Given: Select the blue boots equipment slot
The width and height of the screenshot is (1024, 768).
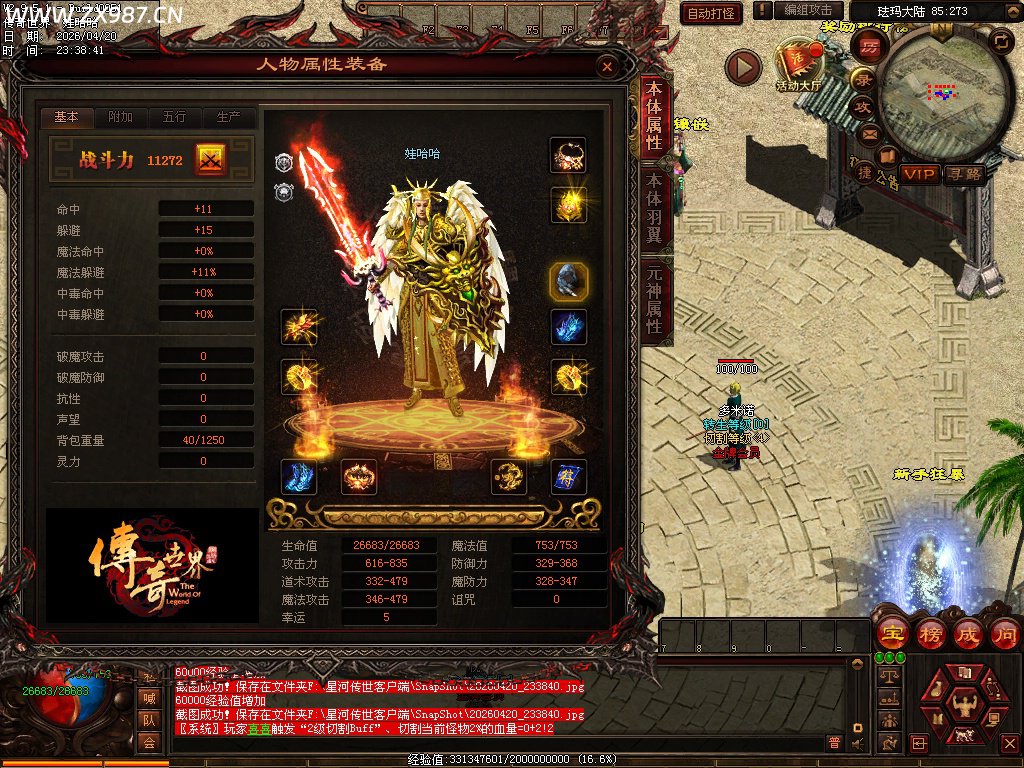Looking at the screenshot, I should pos(299,477).
